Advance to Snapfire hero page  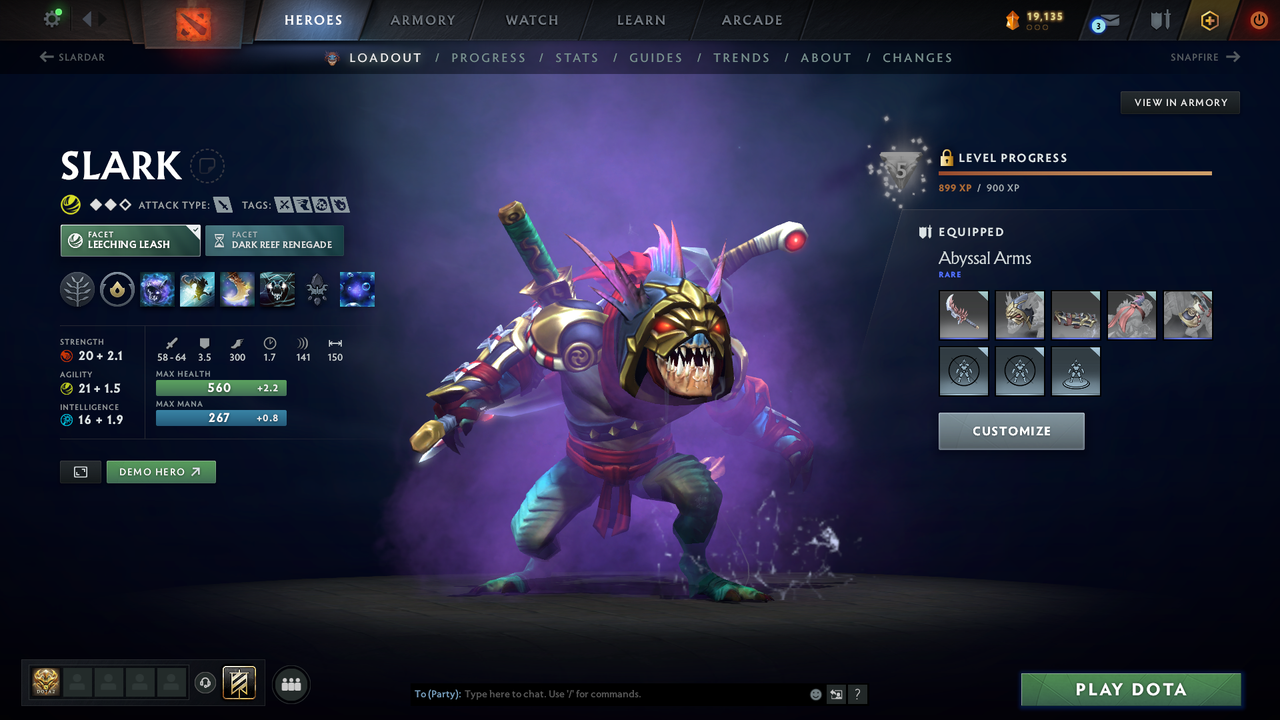click(1204, 57)
